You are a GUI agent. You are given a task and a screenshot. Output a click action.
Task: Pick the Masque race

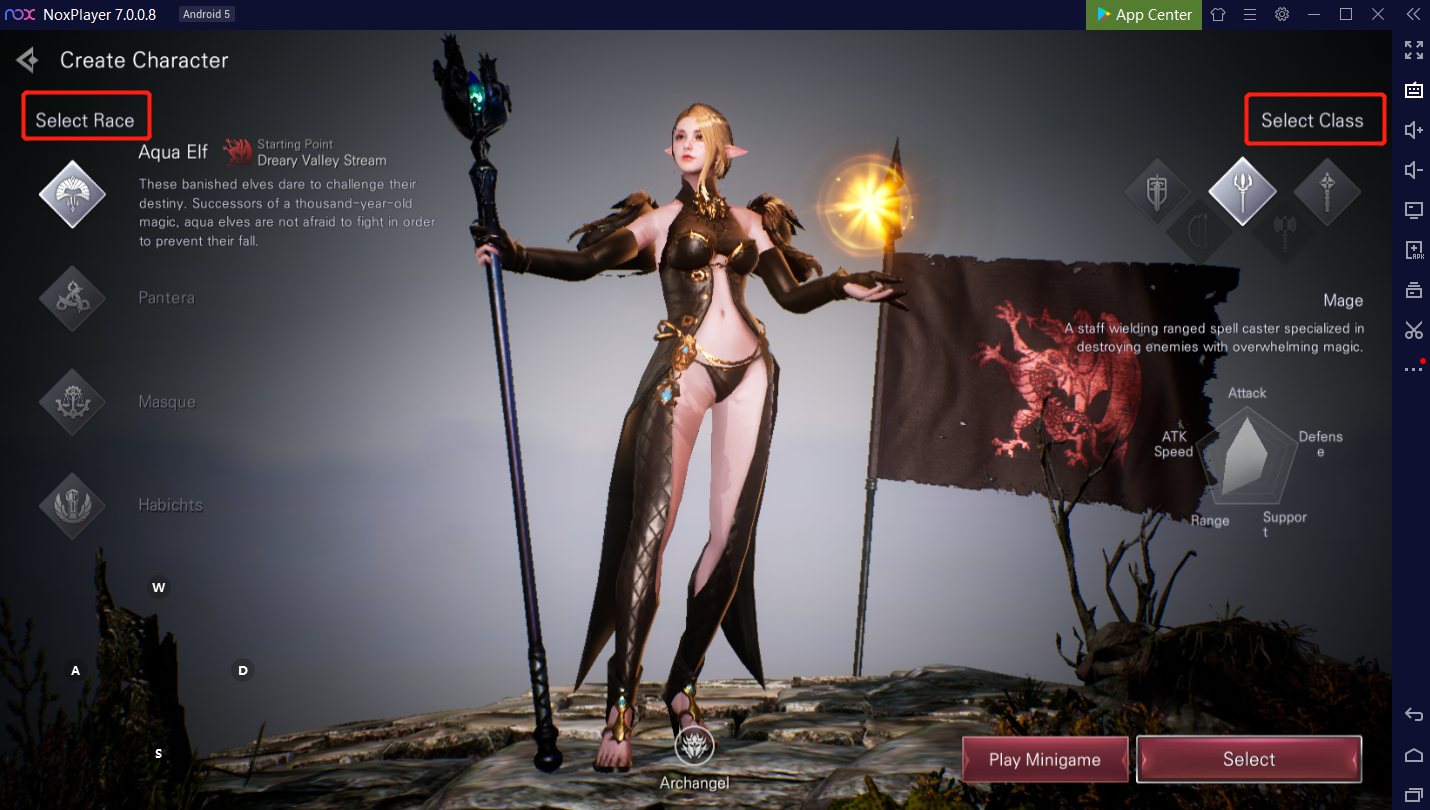72,402
